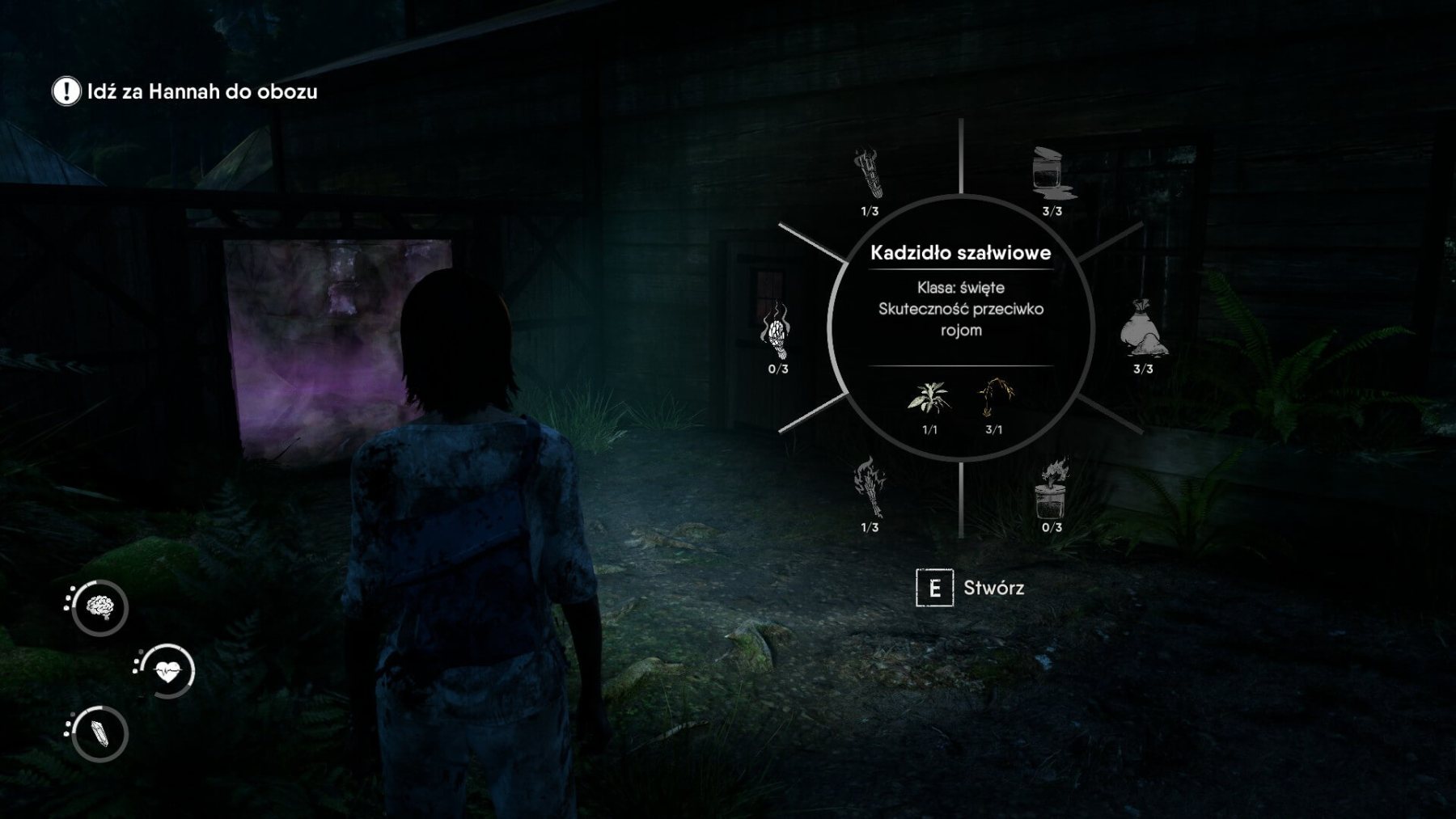Click the heartbeat gauge icon on HUD
This screenshot has height=819, width=1456.
pyautogui.click(x=168, y=669)
